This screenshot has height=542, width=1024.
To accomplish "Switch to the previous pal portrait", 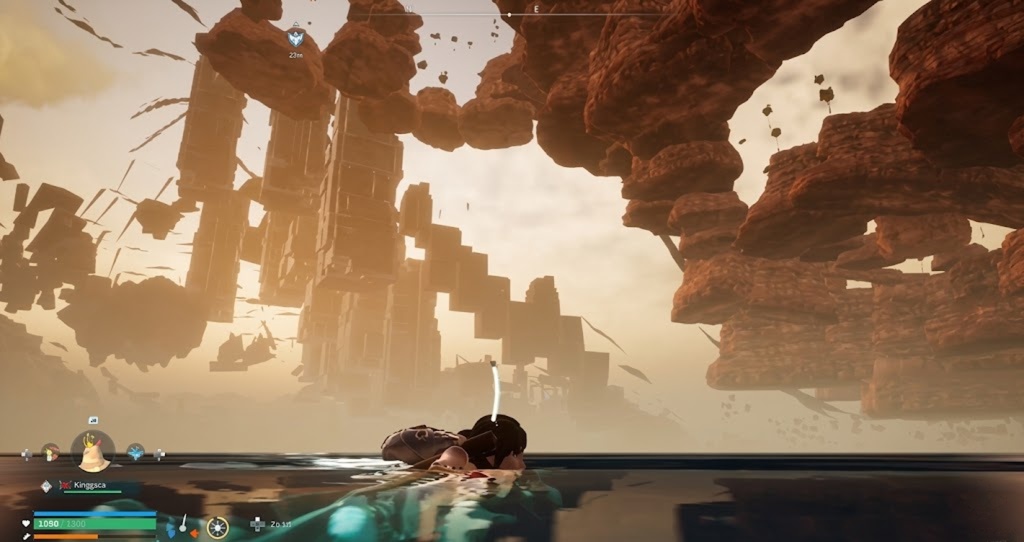I will (x=50, y=453).
